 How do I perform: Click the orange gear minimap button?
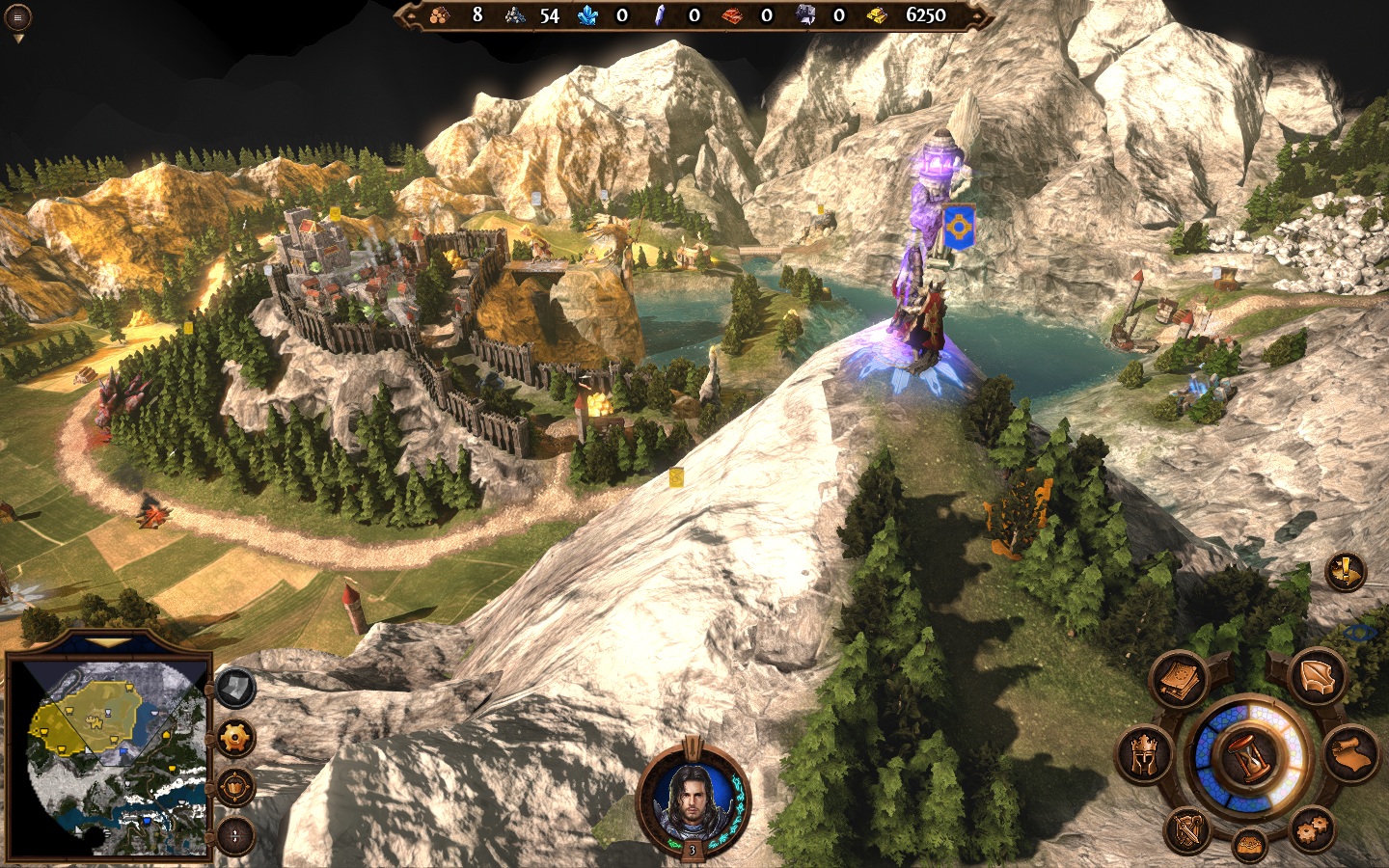(x=235, y=740)
